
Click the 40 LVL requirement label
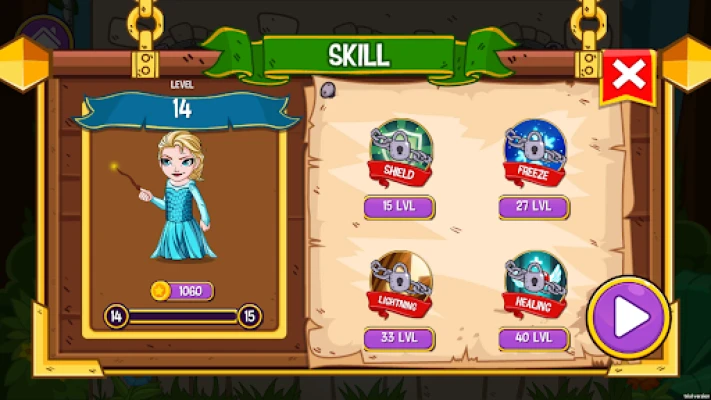(x=533, y=338)
